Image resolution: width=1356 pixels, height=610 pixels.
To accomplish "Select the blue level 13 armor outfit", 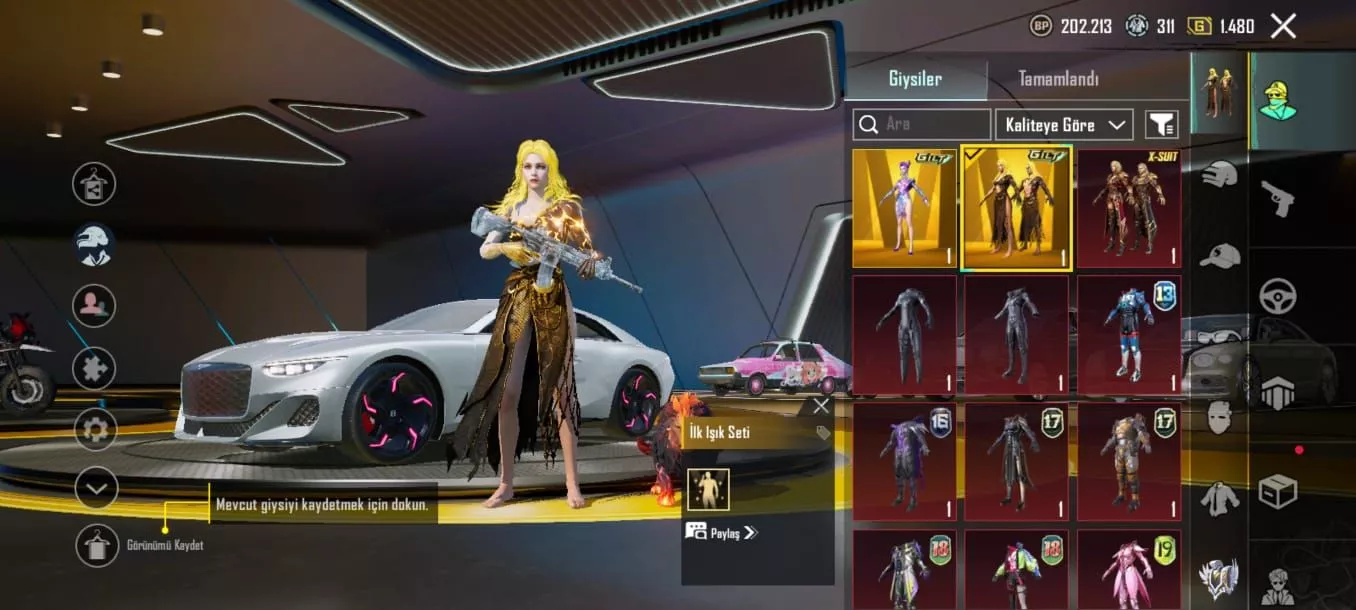I will pos(1128,334).
